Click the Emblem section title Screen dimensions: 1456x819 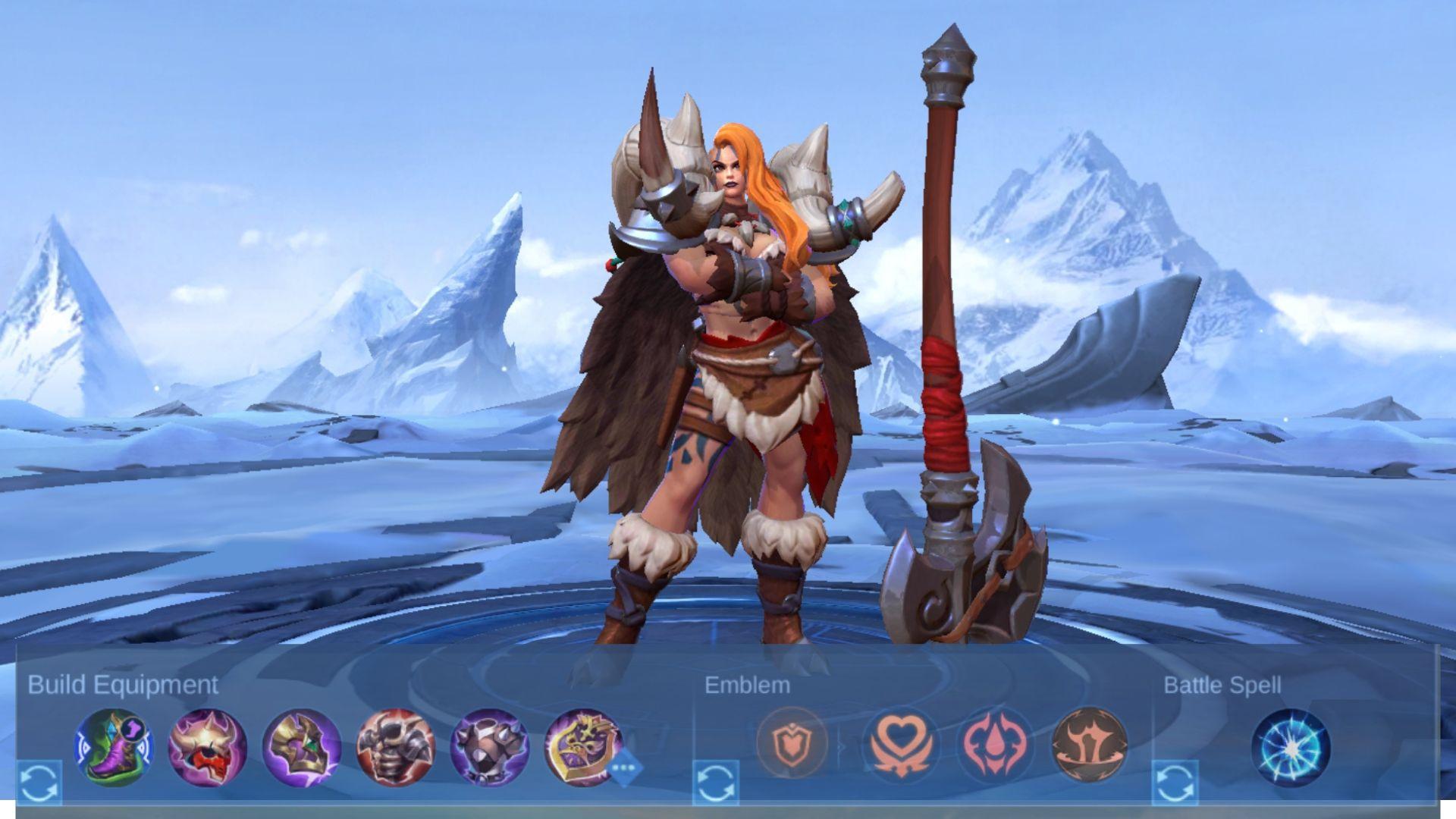pyautogui.click(x=747, y=685)
